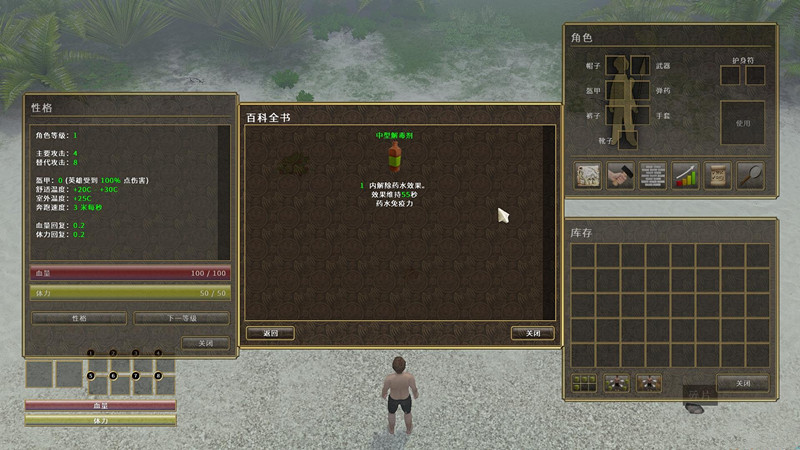Open the hammer crafting icon
This screenshot has height=450, width=800.
pyautogui.click(x=620, y=175)
